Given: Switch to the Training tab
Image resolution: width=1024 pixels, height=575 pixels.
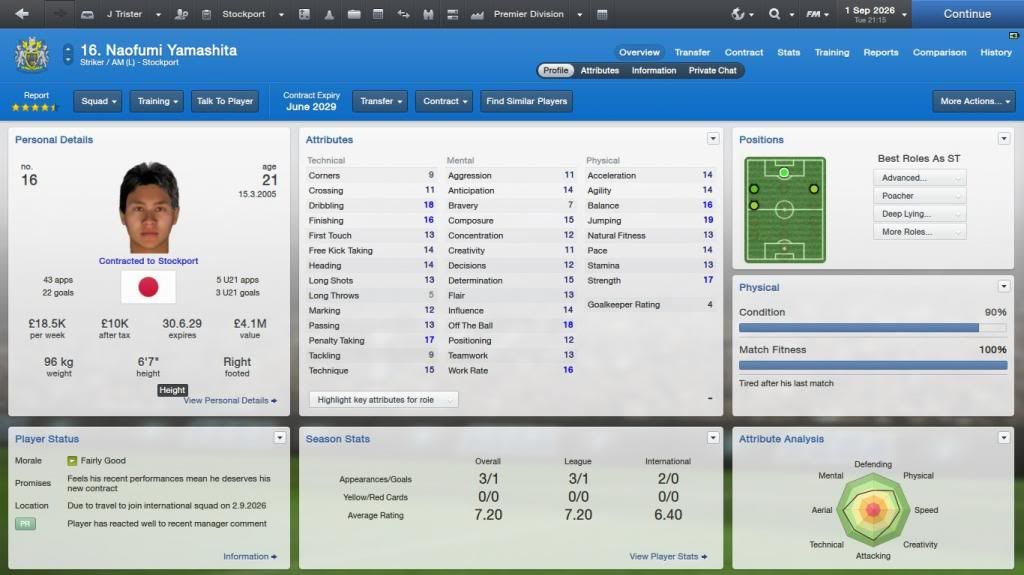Looking at the screenshot, I should tap(831, 52).
